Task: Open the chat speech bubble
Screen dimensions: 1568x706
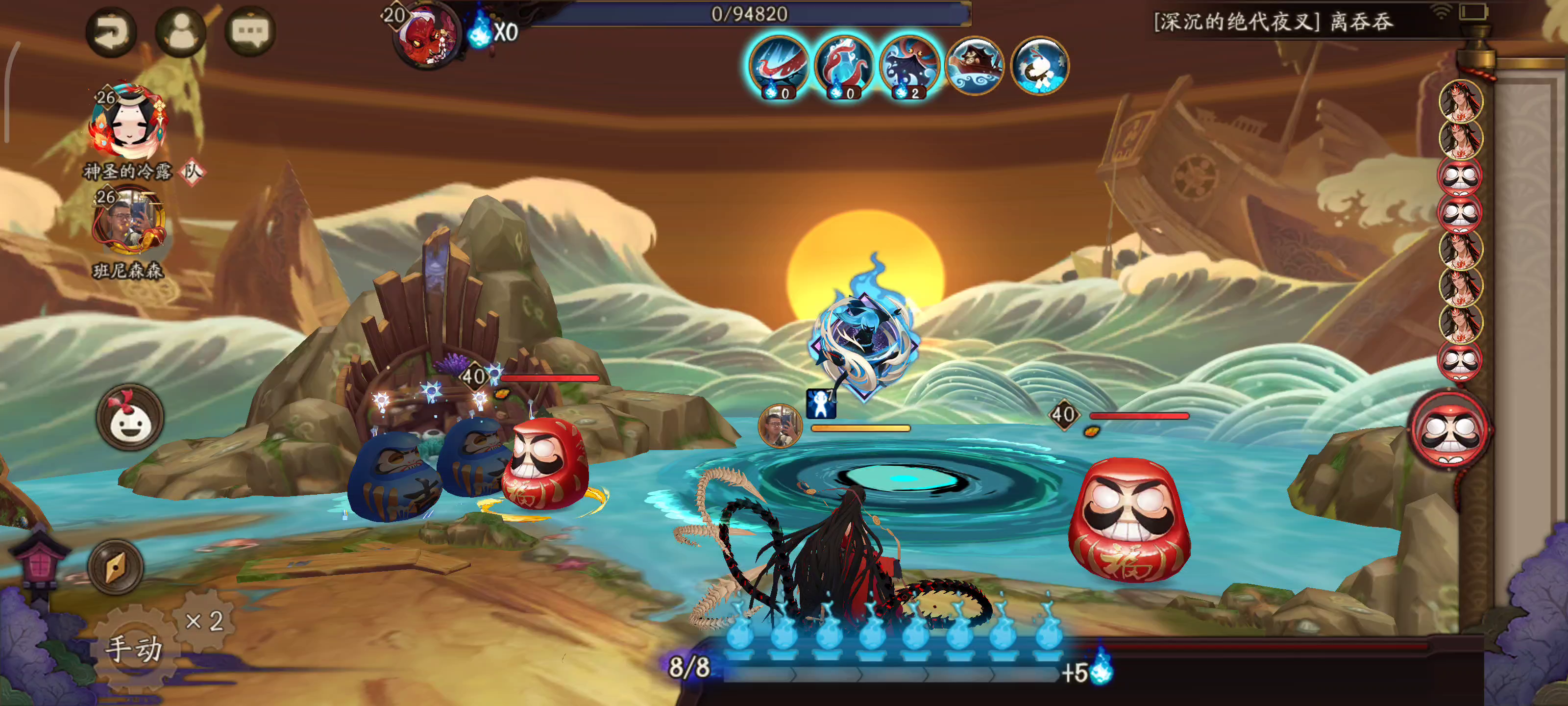Action: pos(250,32)
